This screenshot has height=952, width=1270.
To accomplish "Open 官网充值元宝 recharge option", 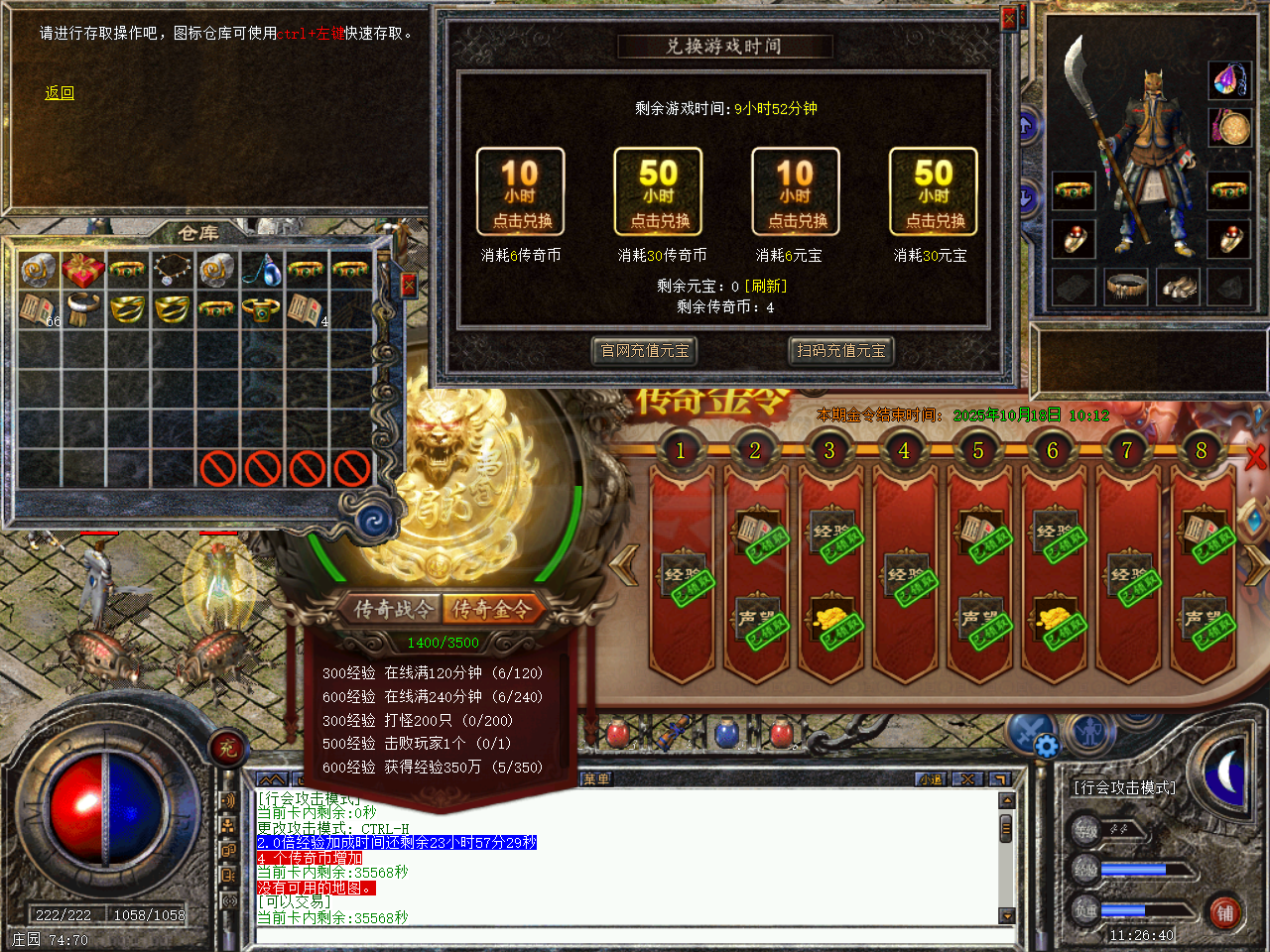I will (645, 351).
